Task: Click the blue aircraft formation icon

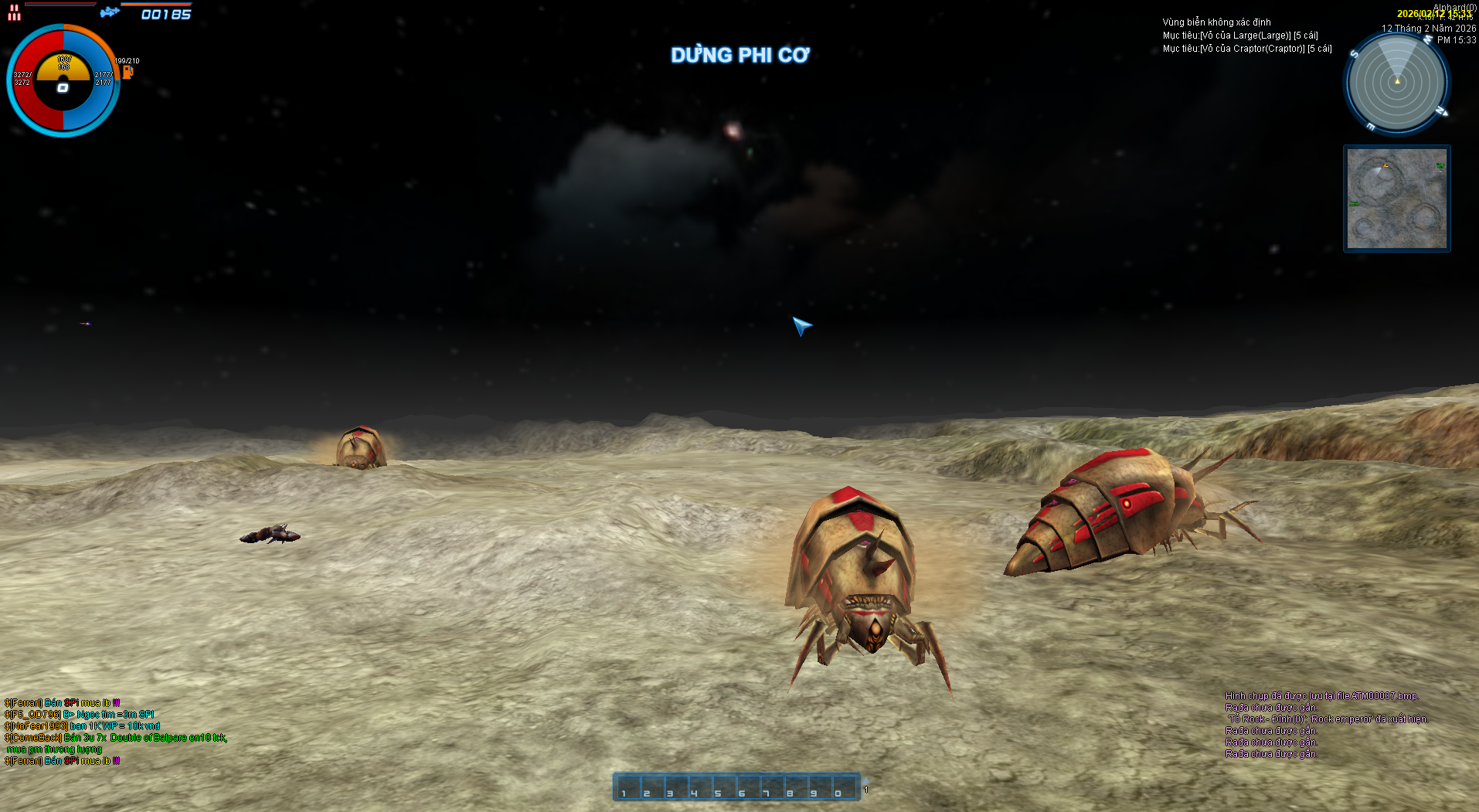Action: (110, 12)
